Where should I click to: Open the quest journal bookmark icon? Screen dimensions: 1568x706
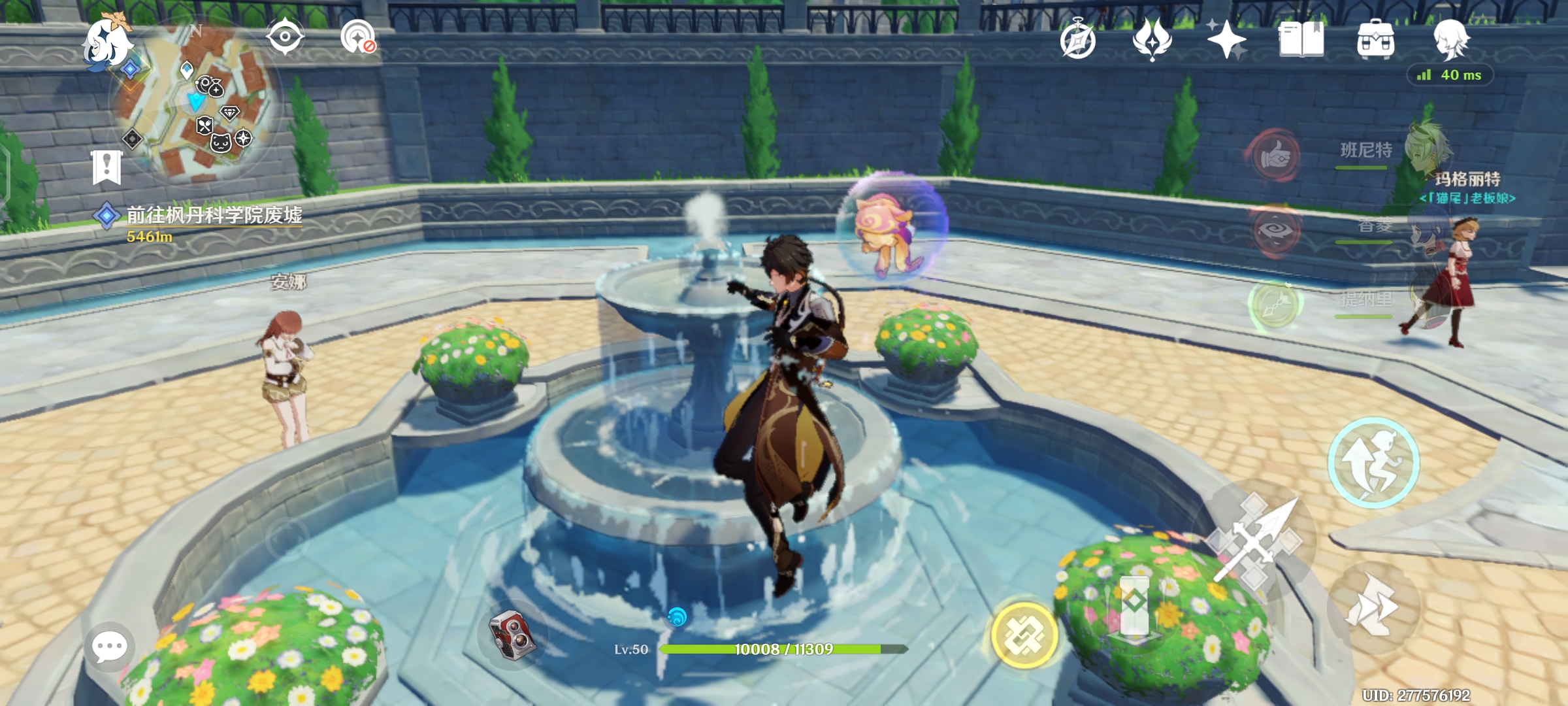point(106,167)
